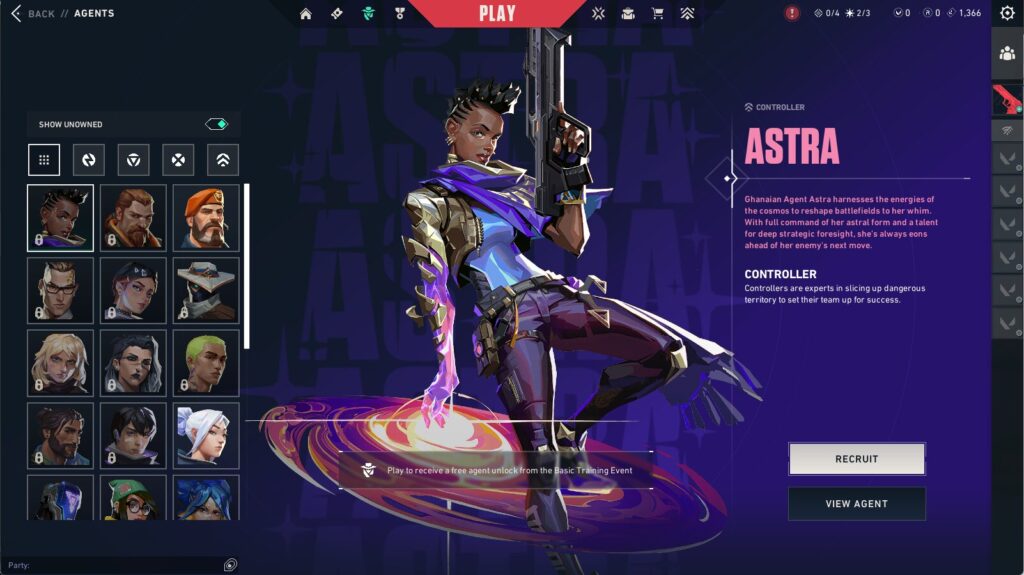The height and width of the screenshot is (575, 1024).
Task: Pick the Brimstone agent with orange beret
Action: tap(206, 217)
